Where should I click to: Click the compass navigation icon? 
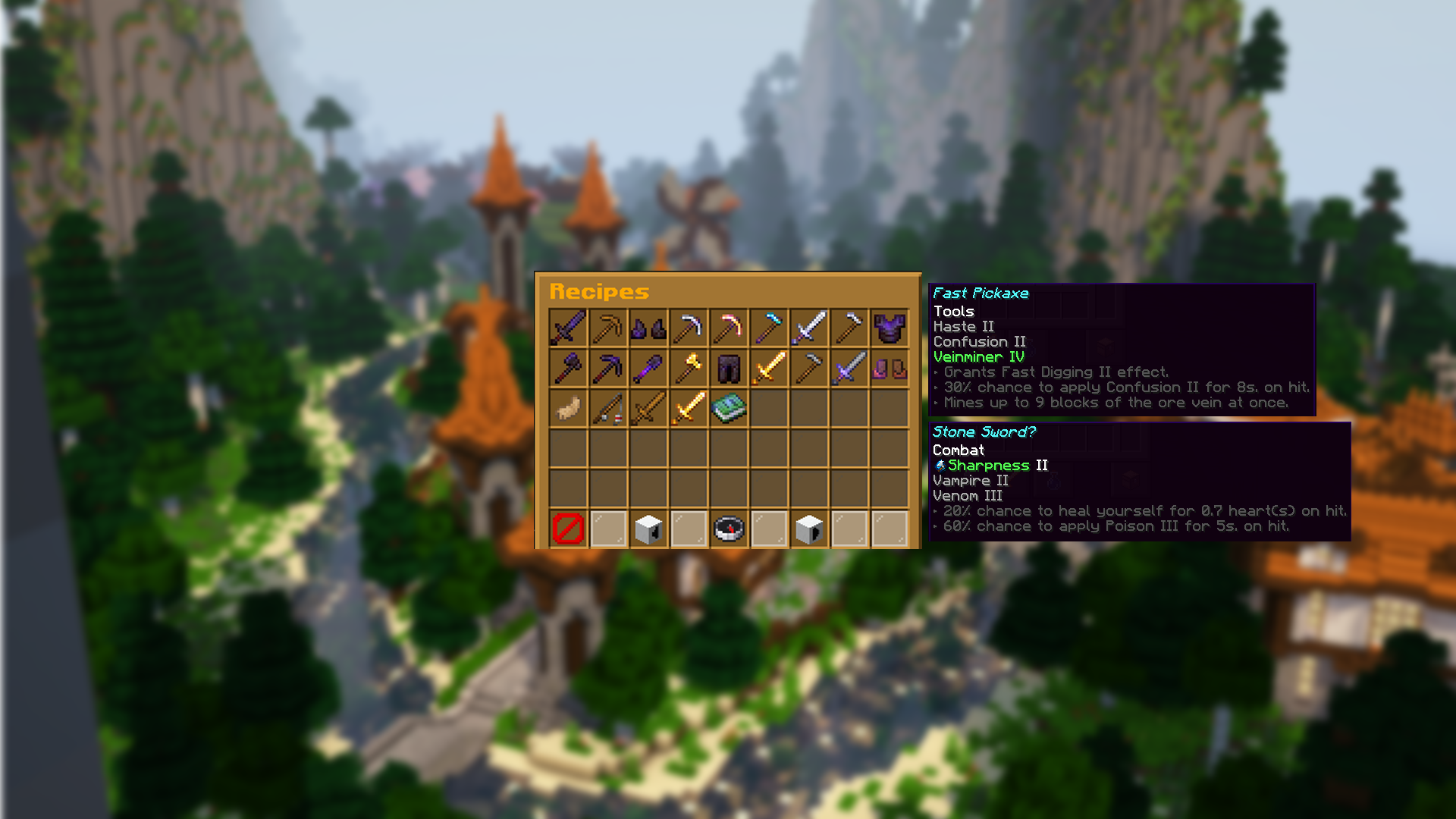pos(730,529)
